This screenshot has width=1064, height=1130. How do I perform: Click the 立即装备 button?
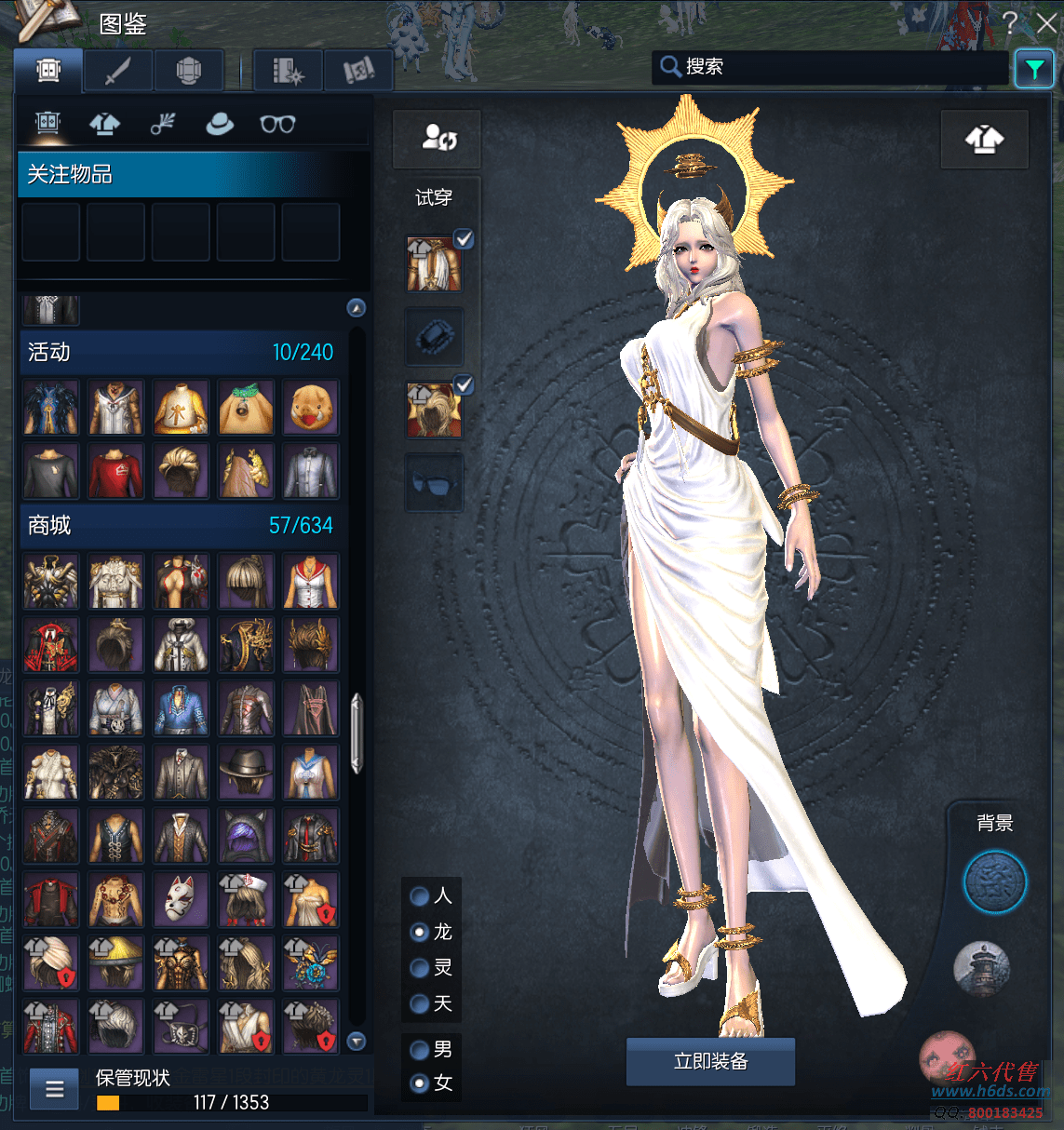click(x=710, y=1061)
